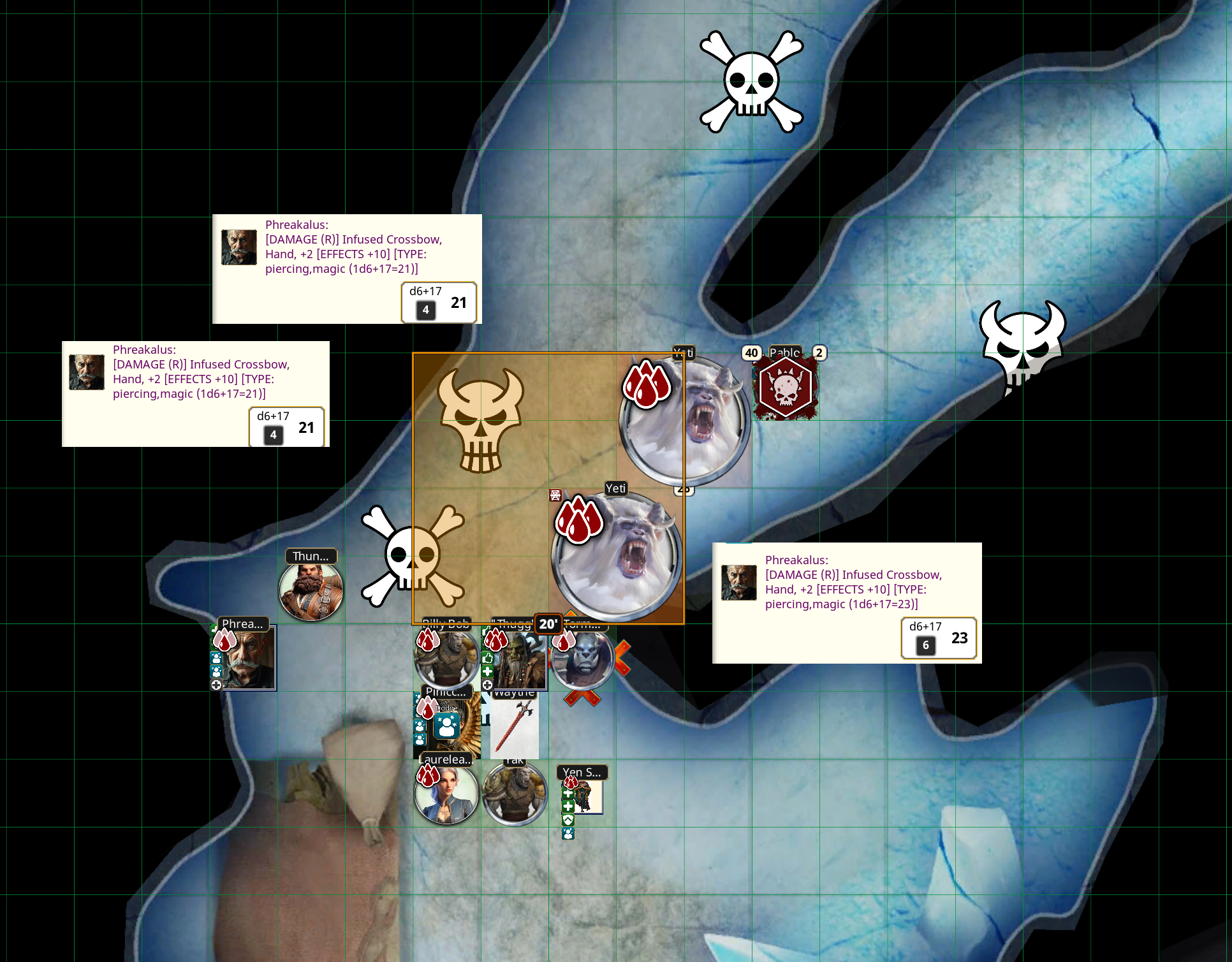The height and width of the screenshot is (962, 1232).
Task: Select the Dodge buff icon on Pinicc's token
Action: 446,726
